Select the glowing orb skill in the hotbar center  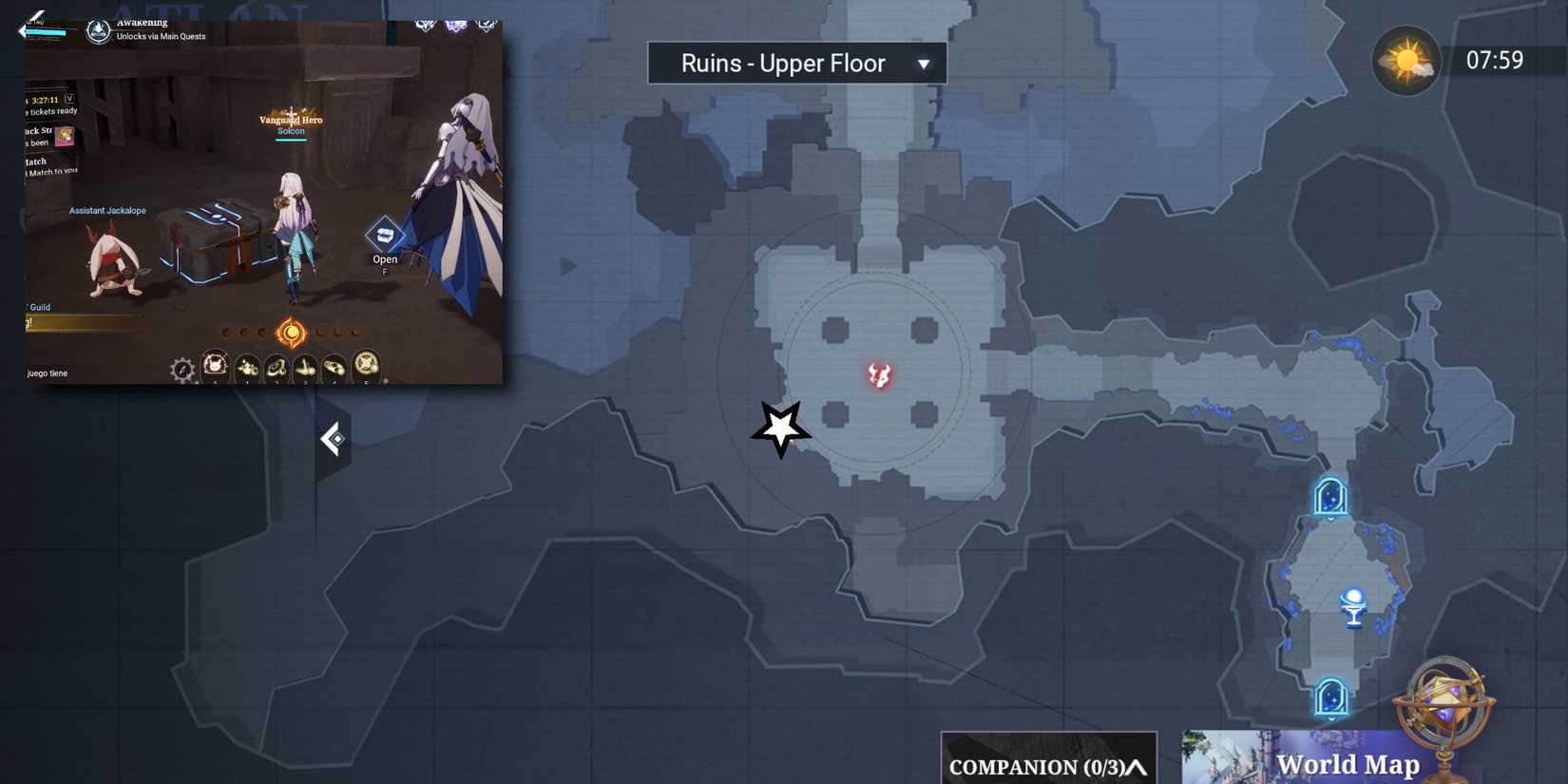coord(290,333)
